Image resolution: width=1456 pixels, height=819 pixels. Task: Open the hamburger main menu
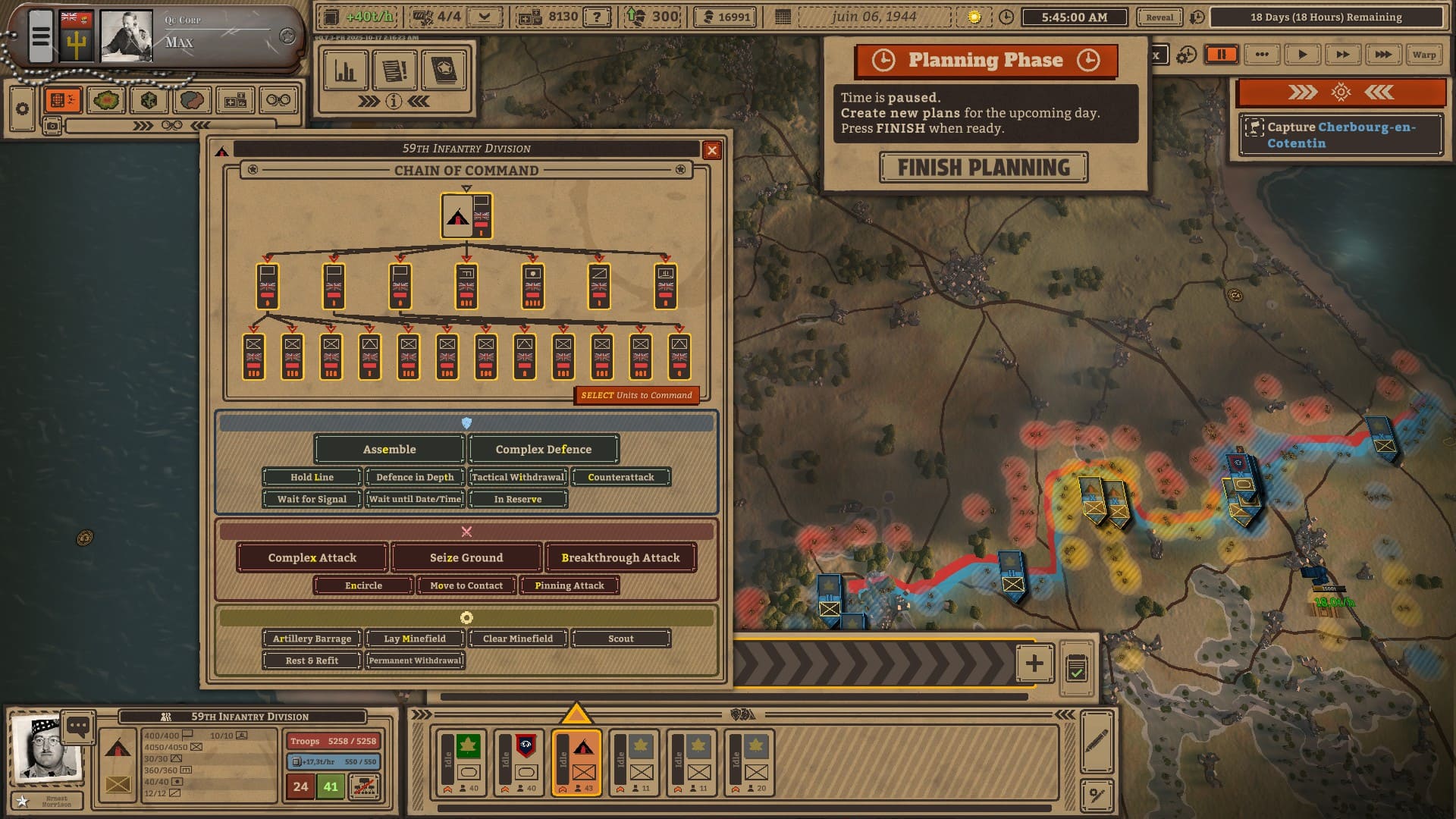pos(41,36)
